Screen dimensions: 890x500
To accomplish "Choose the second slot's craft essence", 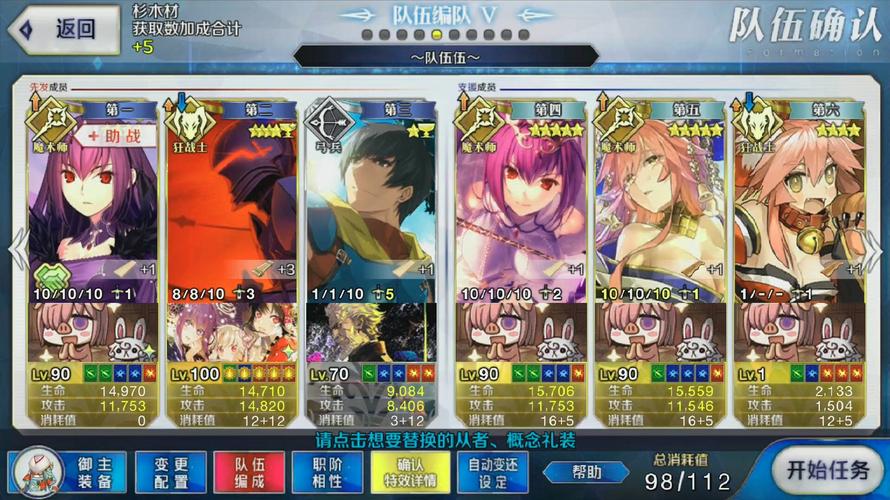I will 232,333.
